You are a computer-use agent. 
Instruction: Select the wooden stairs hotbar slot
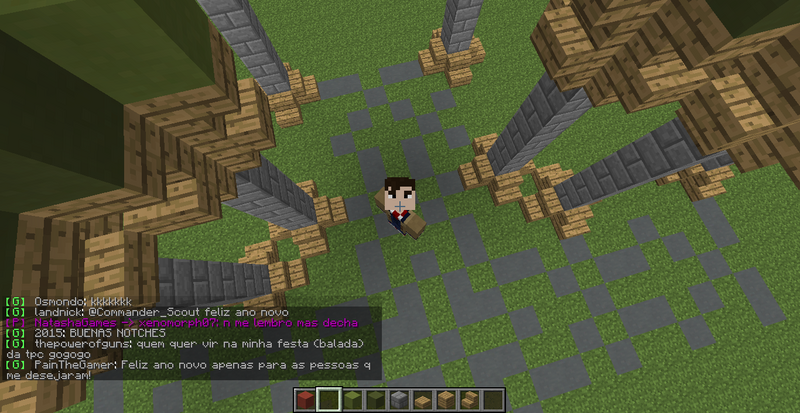(469, 401)
